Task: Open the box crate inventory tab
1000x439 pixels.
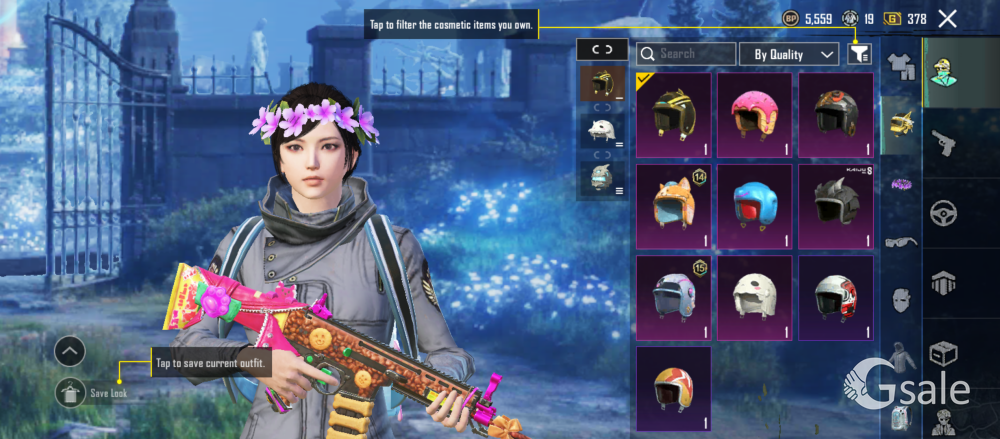Action: 943,353
